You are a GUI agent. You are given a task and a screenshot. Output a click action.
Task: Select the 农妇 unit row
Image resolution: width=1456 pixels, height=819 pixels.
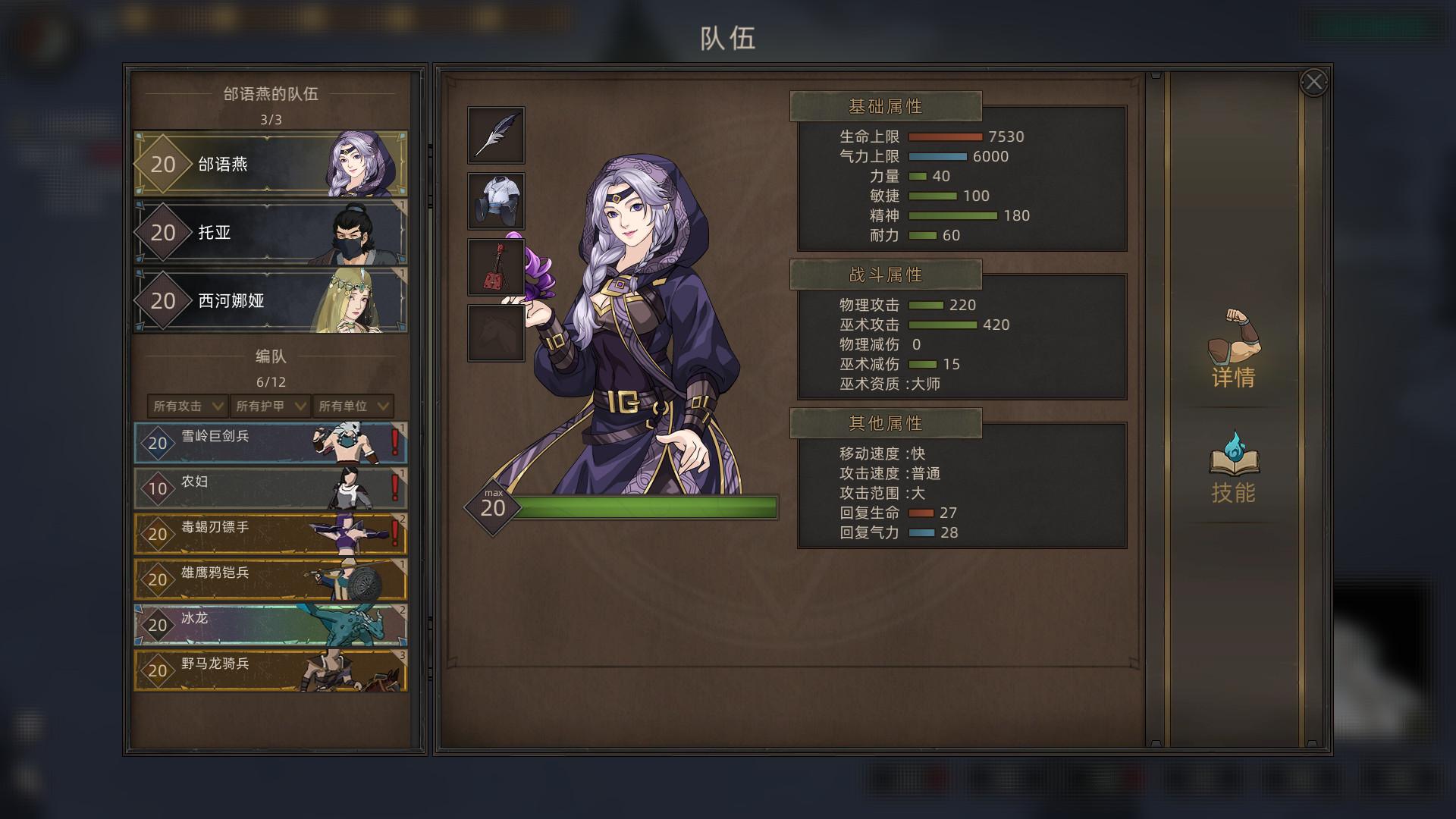click(x=270, y=488)
